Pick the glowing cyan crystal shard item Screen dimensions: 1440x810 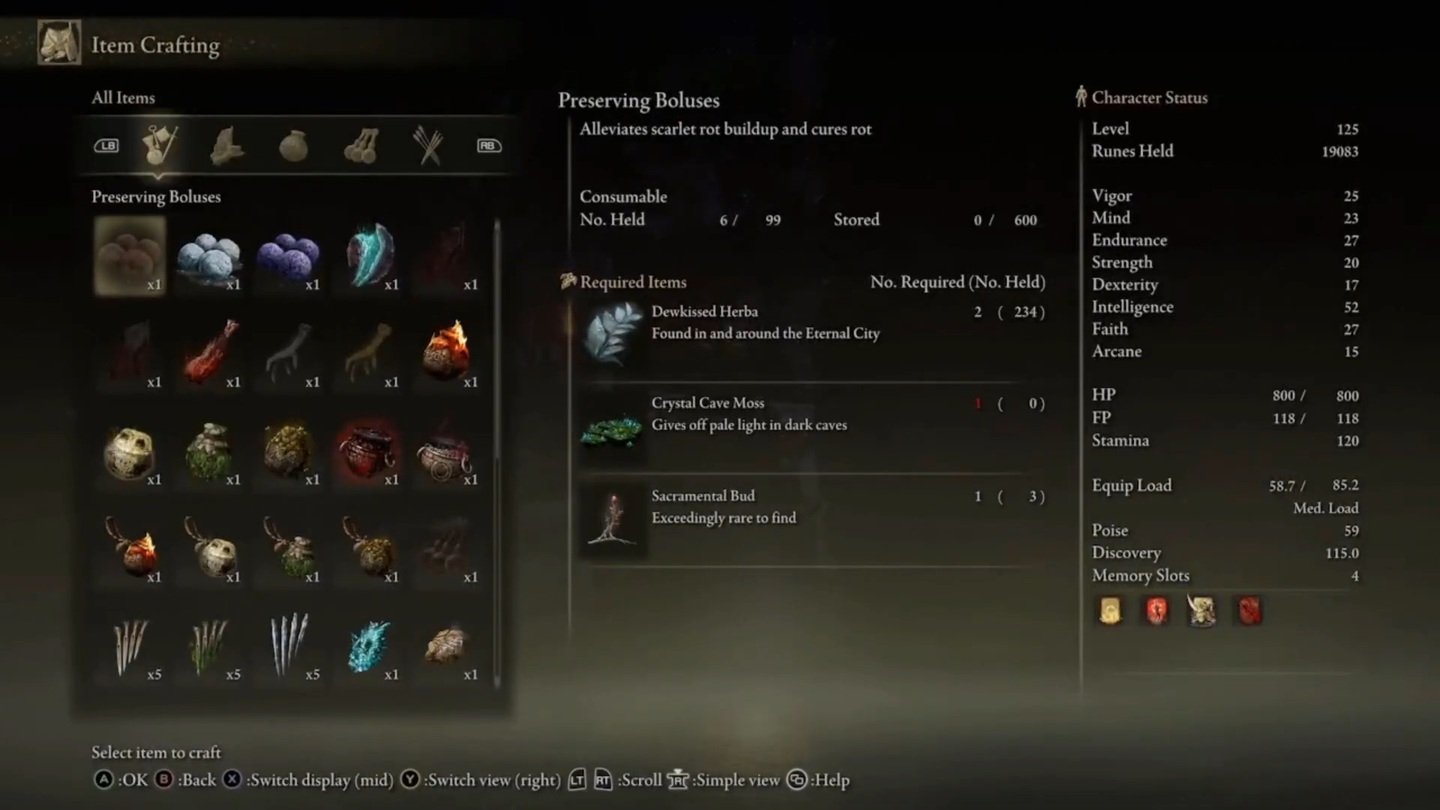pyautogui.click(x=368, y=256)
